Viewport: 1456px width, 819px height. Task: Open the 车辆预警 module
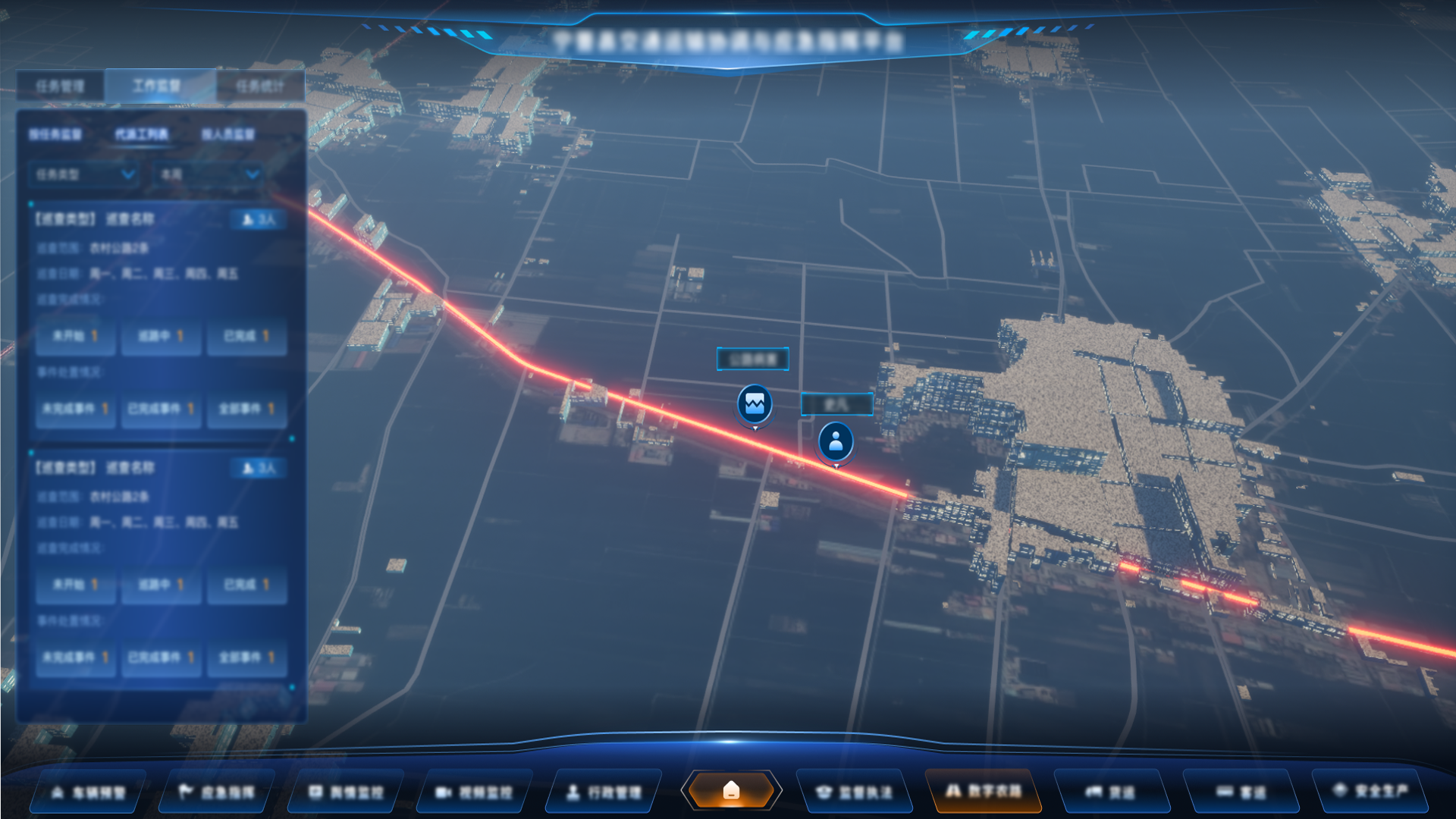[x=88, y=792]
